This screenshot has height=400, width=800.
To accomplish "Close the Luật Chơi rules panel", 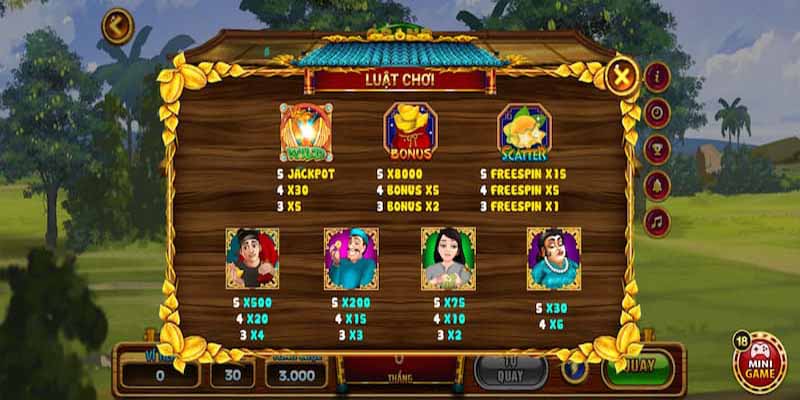I will [622, 76].
